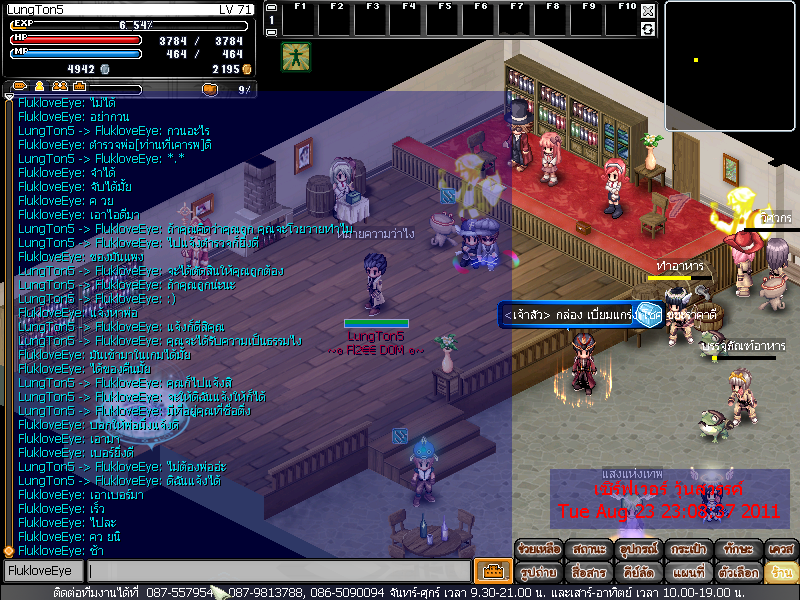This screenshot has height=600, width=800.
Task: Click the orange castle icon beside chat input
Action: click(x=491, y=572)
